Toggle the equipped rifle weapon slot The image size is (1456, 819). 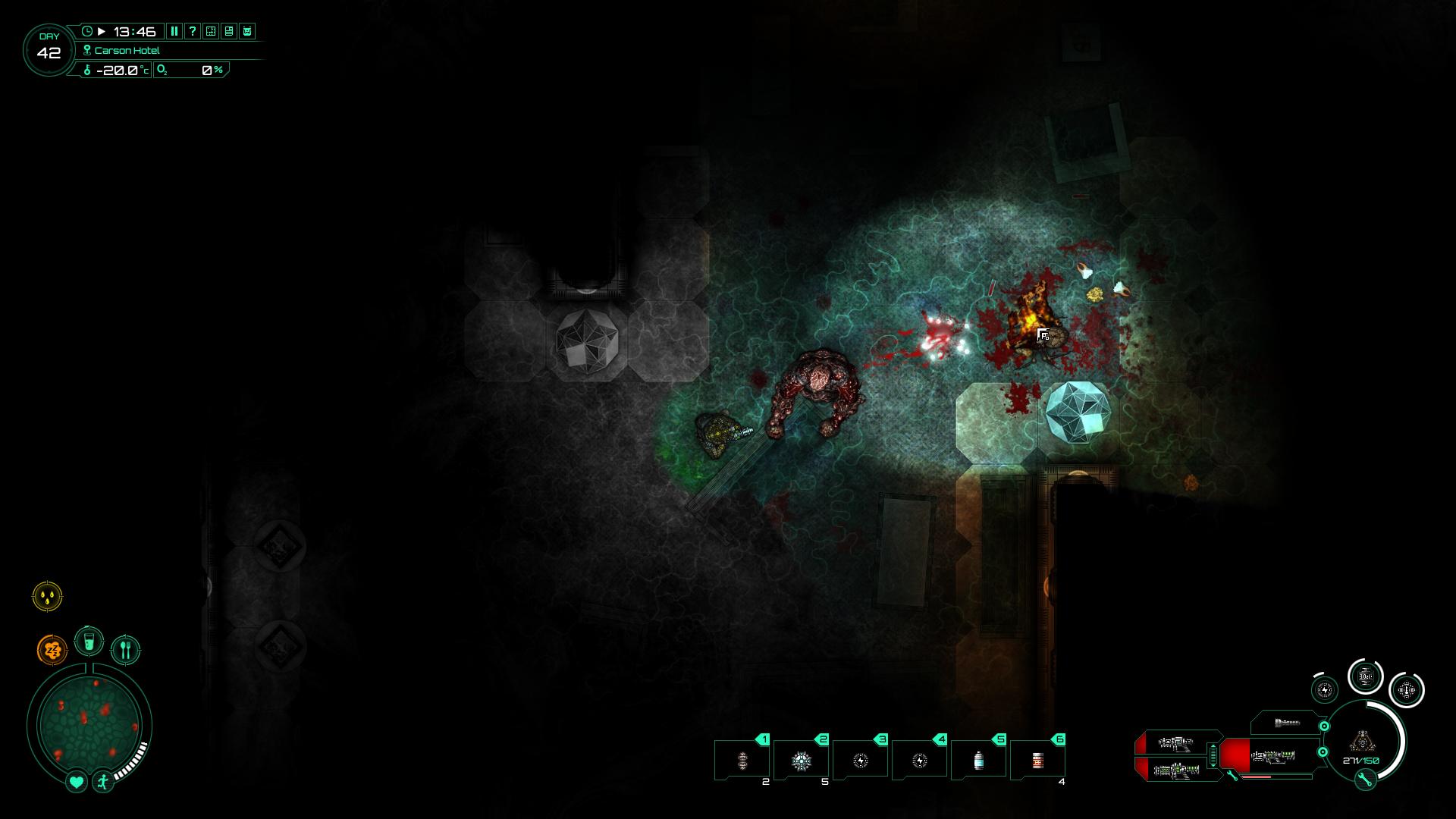coord(1273,757)
